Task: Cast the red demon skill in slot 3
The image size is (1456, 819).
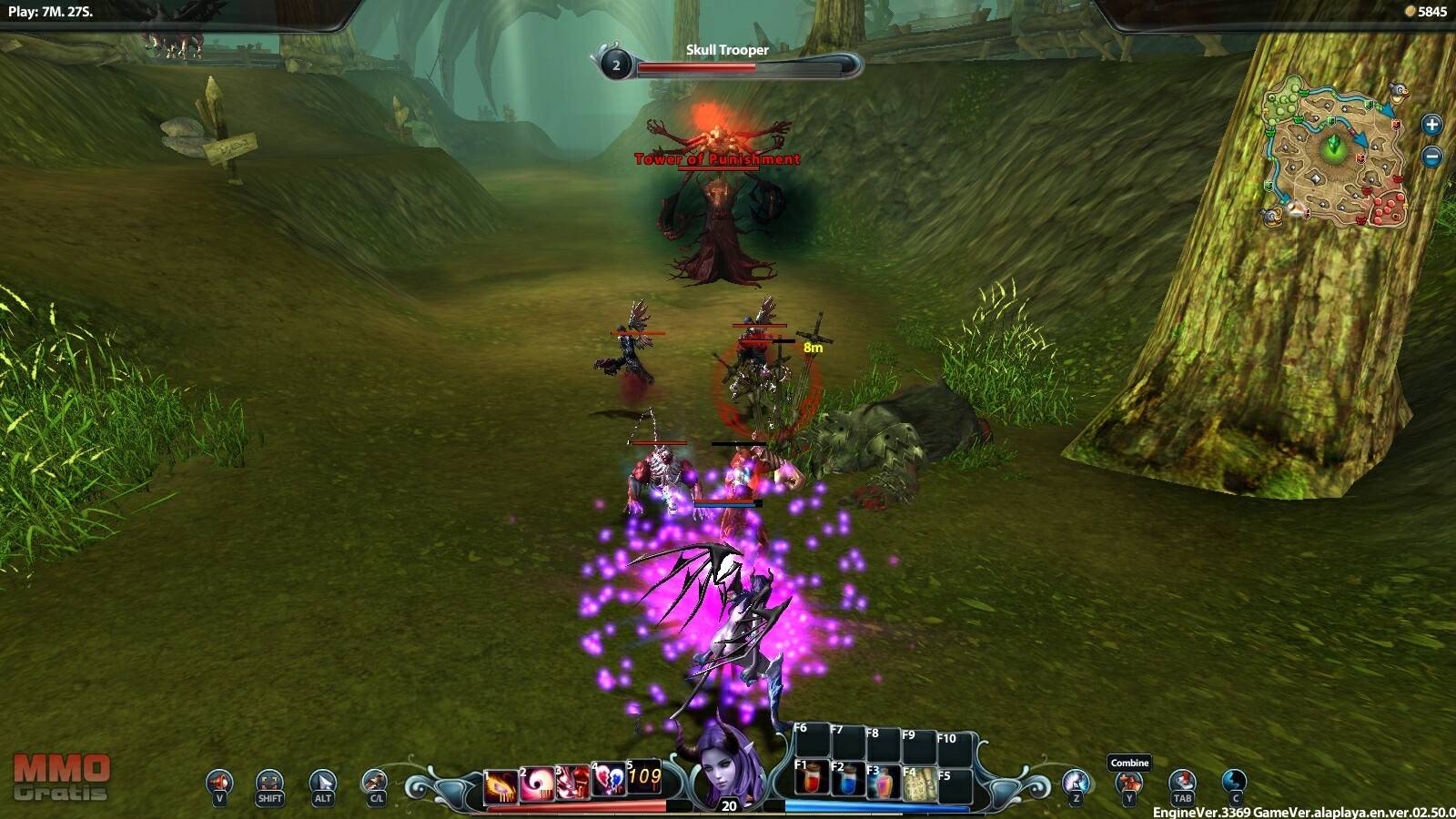Action: tap(573, 783)
